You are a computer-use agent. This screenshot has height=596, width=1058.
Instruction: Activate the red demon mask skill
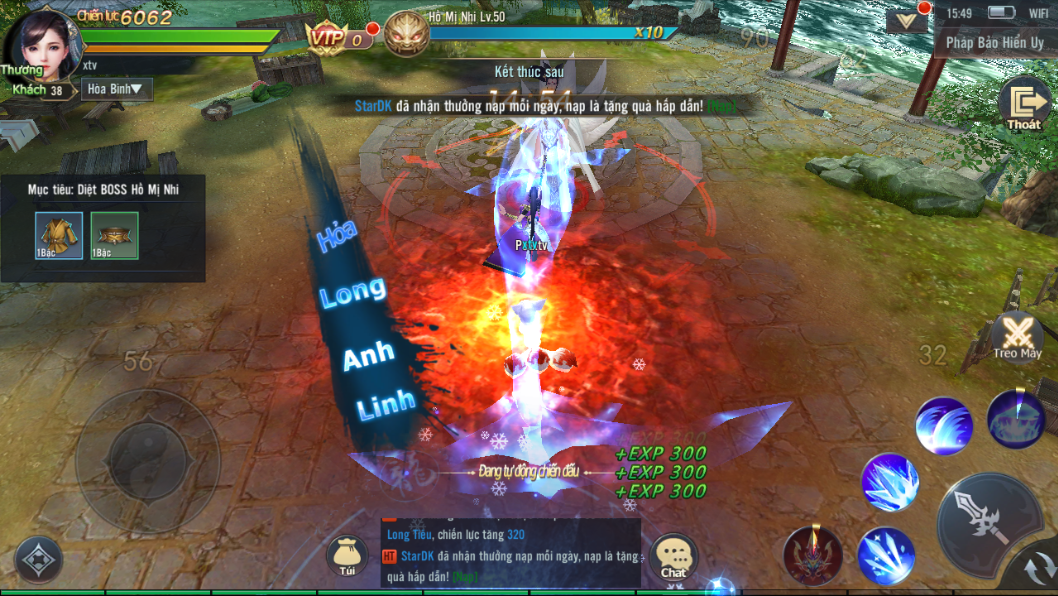point(811,555)
